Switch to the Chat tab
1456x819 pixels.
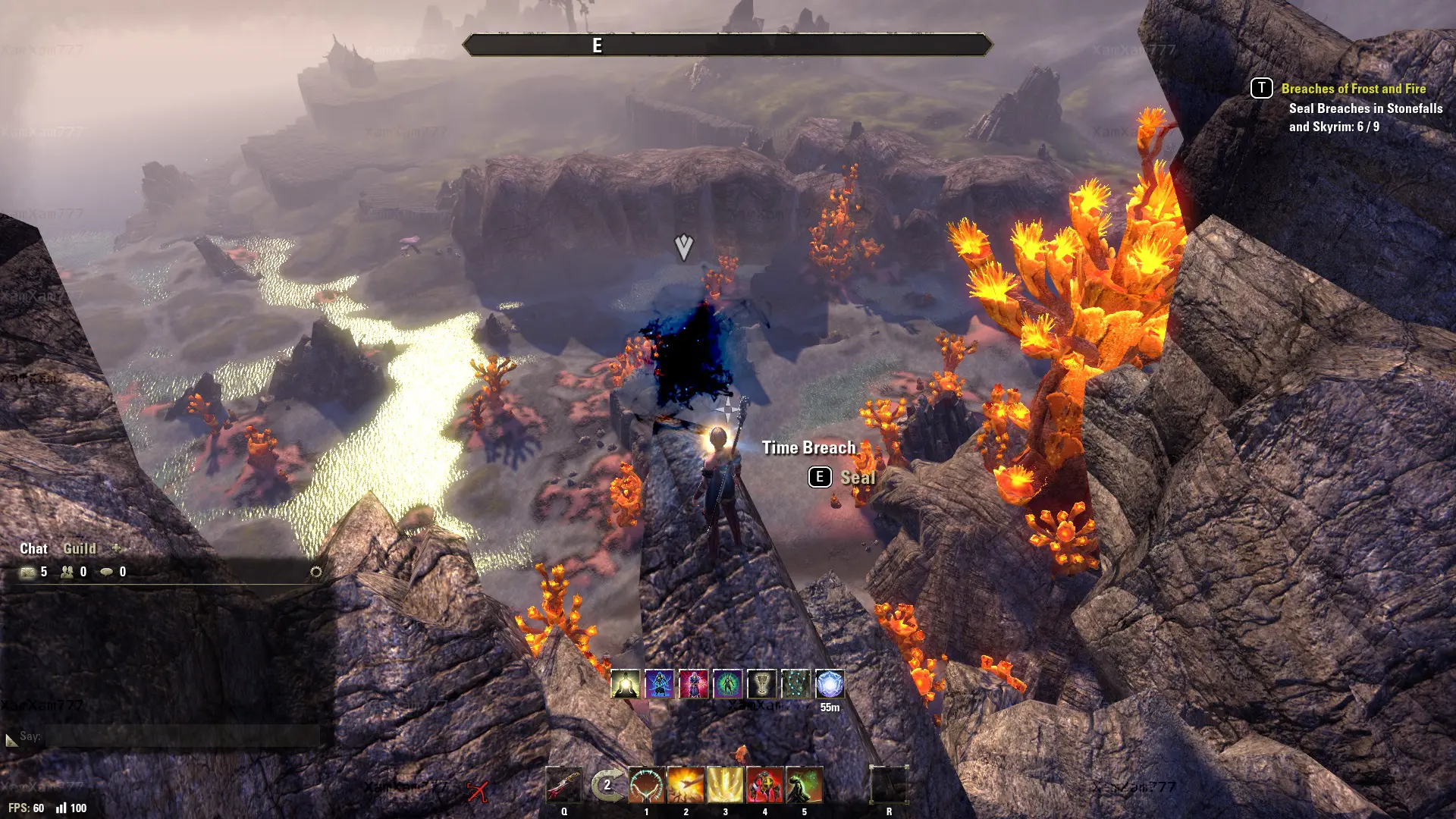33,548
